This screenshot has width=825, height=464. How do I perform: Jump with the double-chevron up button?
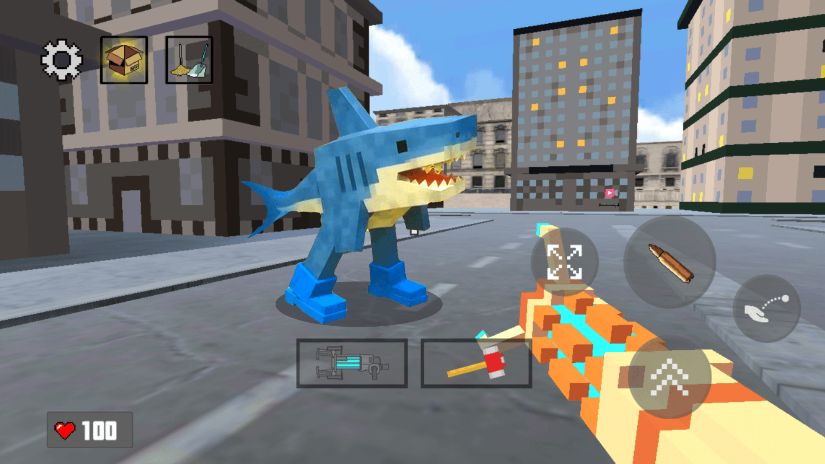click(x=669, y=377)
